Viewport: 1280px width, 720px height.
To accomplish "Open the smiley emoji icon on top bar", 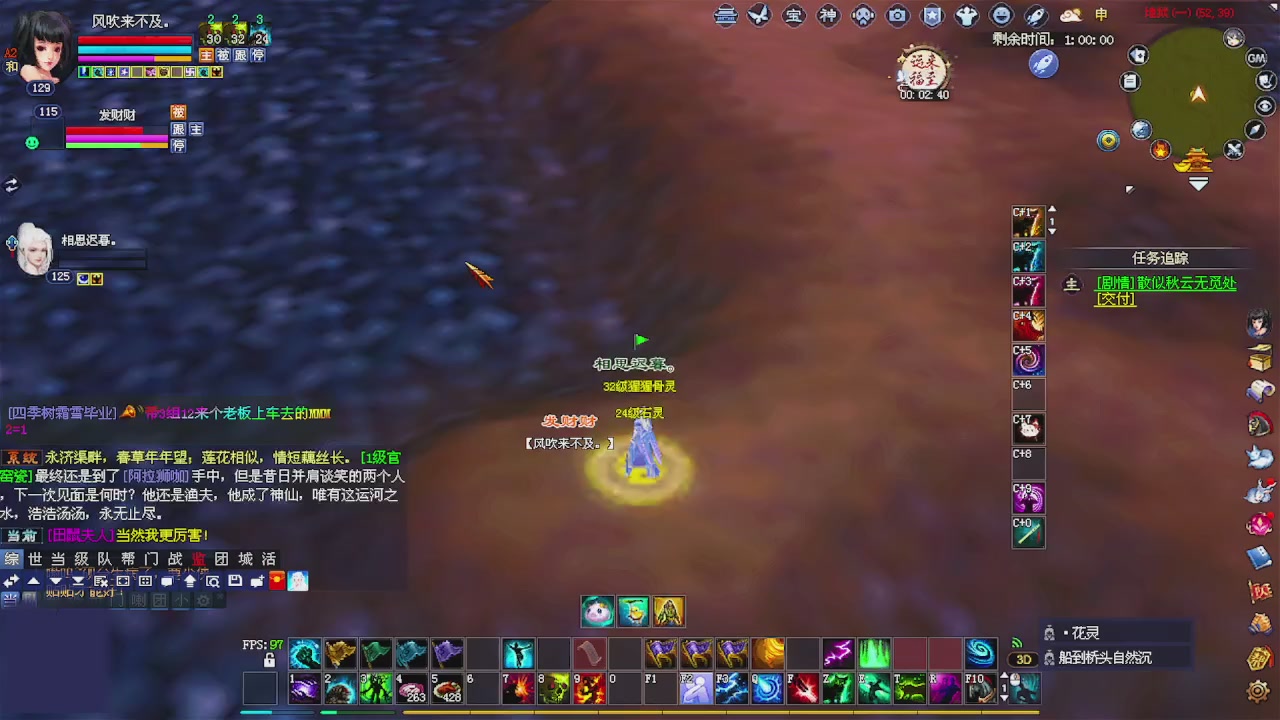I will click(x=1001, y=15).
